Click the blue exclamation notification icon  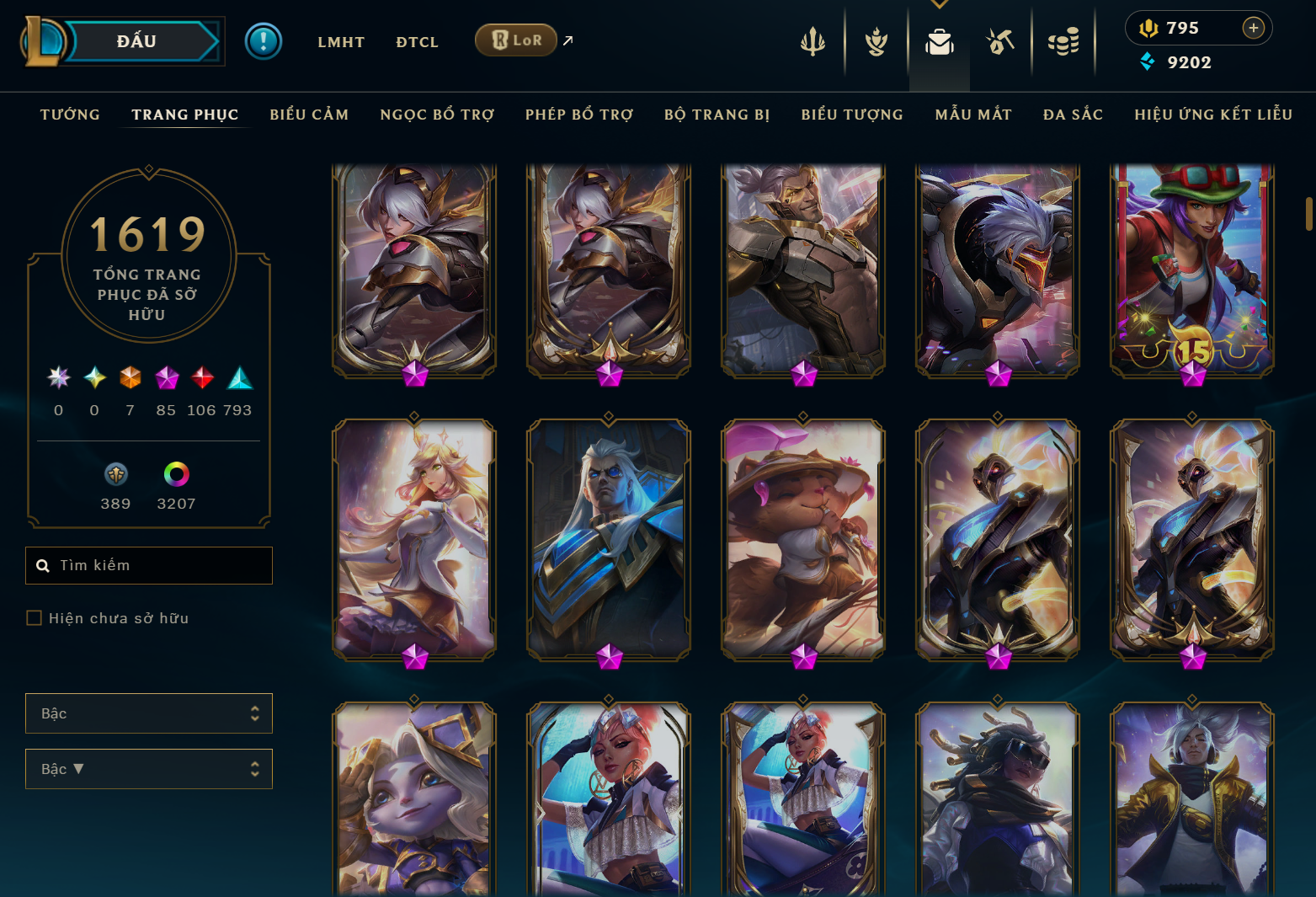[264, 40]
